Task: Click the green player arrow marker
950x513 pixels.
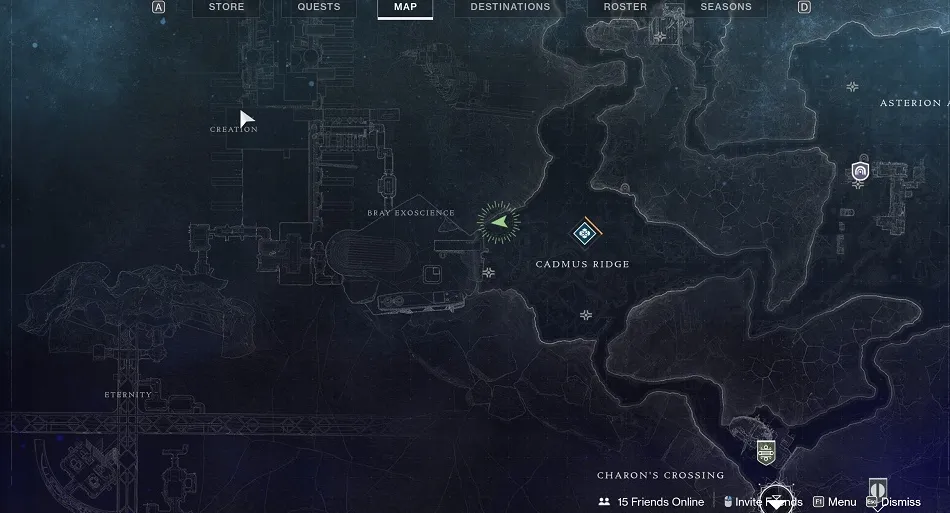Action: point(499,221)
